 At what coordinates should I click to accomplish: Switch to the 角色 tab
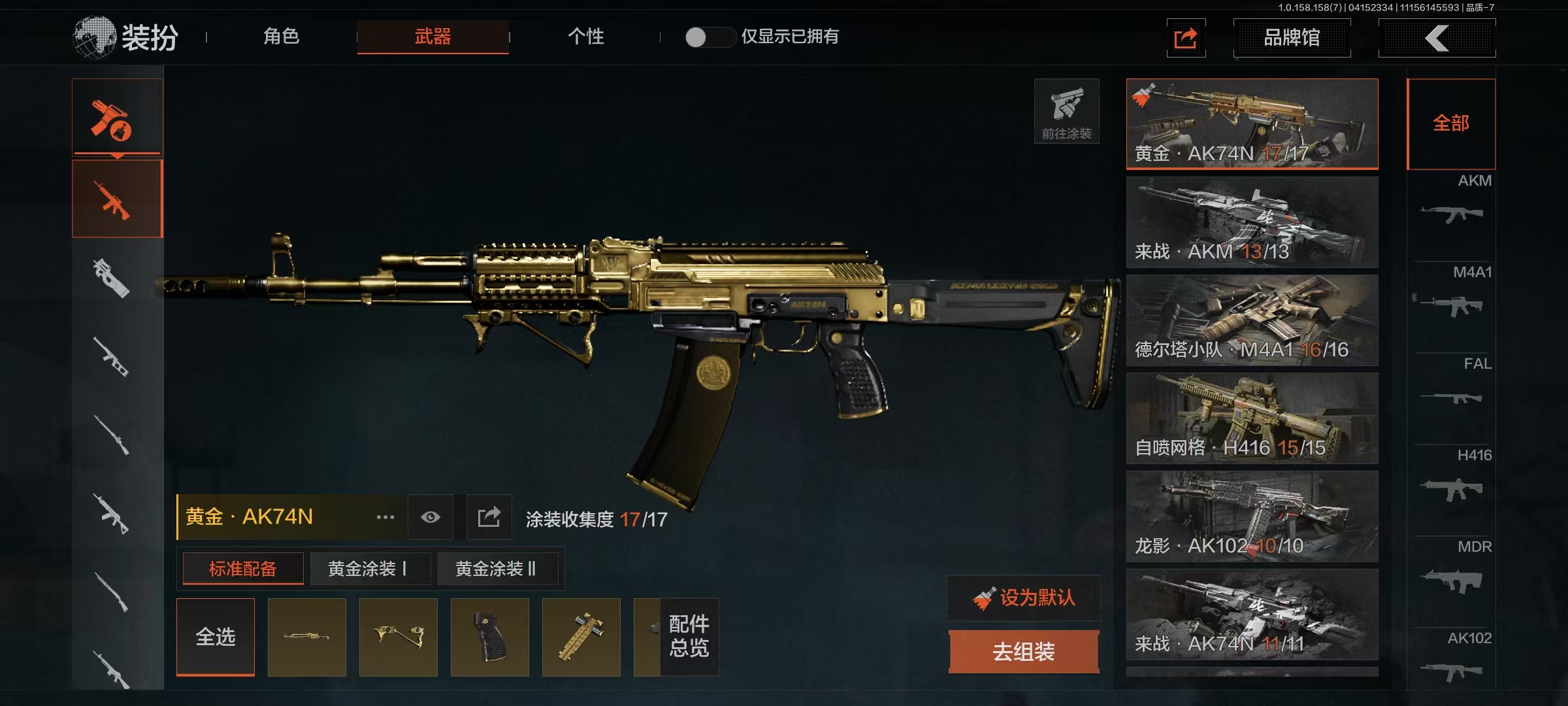(282, 37)
